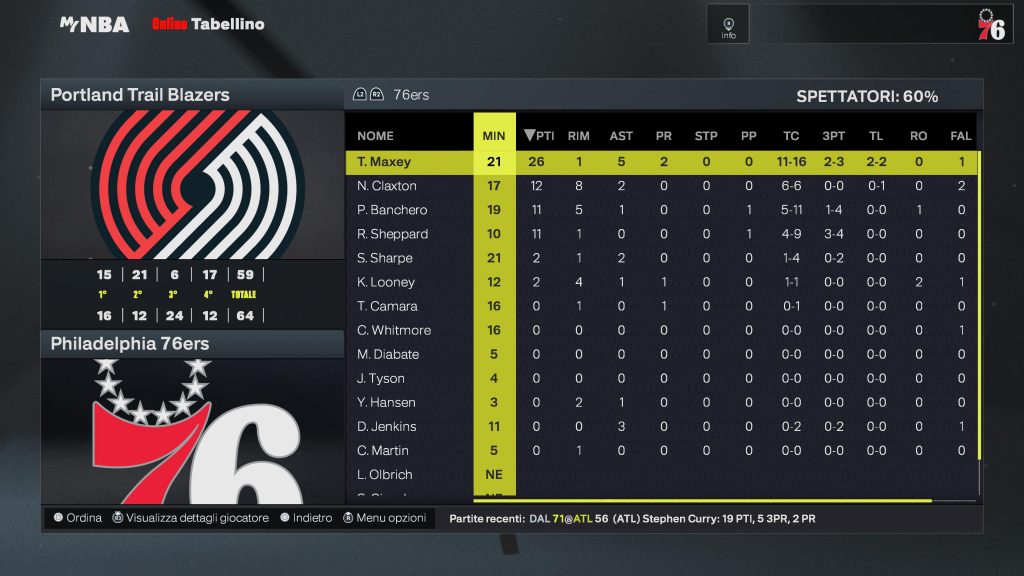The image size is (1024, 576).
Task: Sort by the 3PT column header
Action: click(x=833, y=136)
